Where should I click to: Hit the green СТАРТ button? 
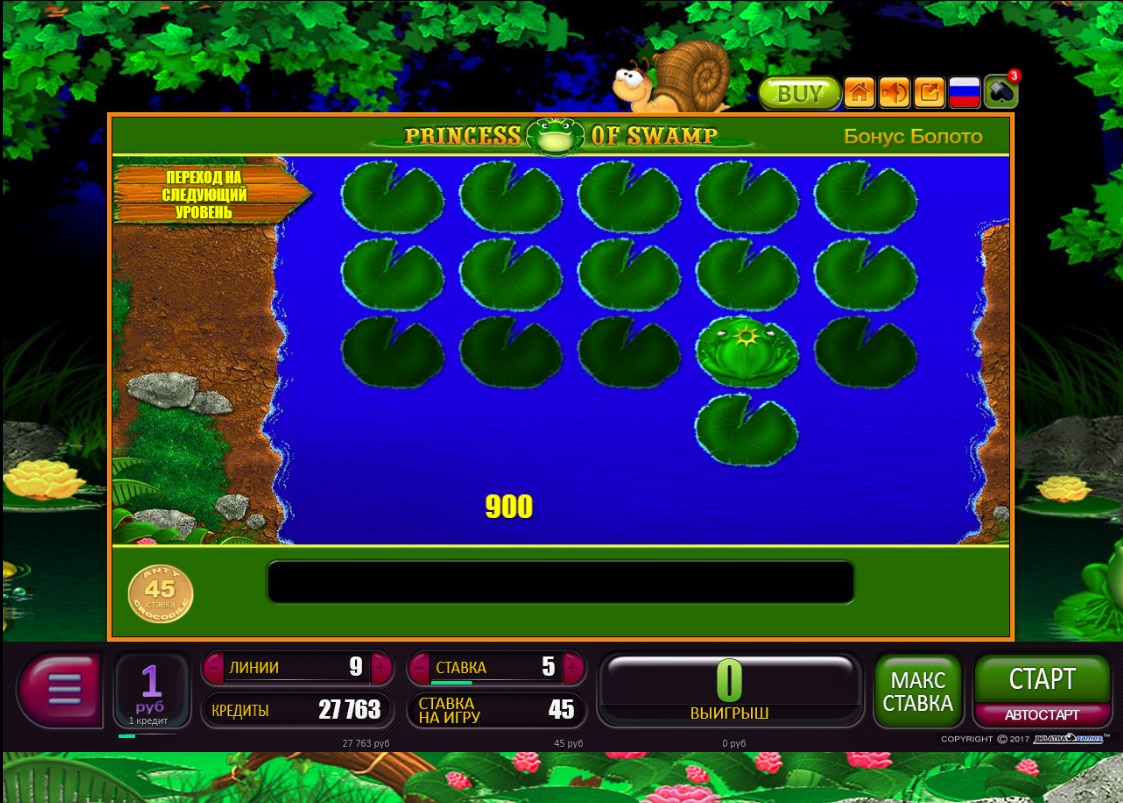click(1042, 679)
